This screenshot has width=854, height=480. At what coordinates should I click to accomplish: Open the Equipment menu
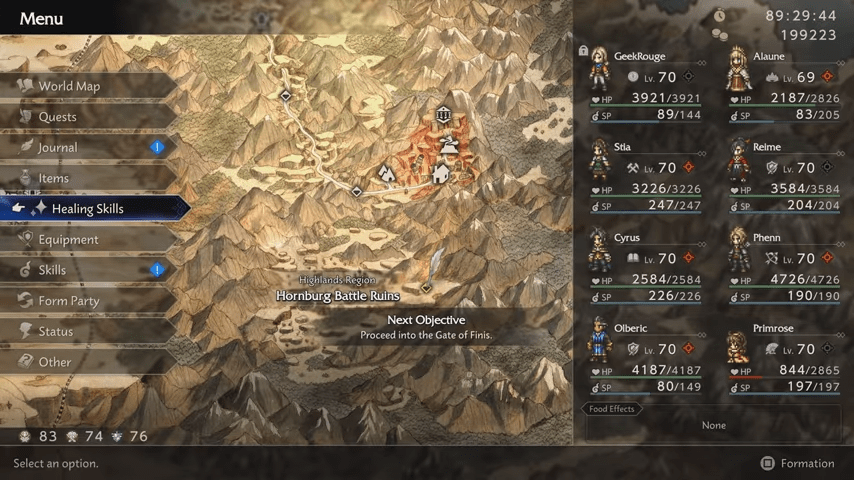68,240
